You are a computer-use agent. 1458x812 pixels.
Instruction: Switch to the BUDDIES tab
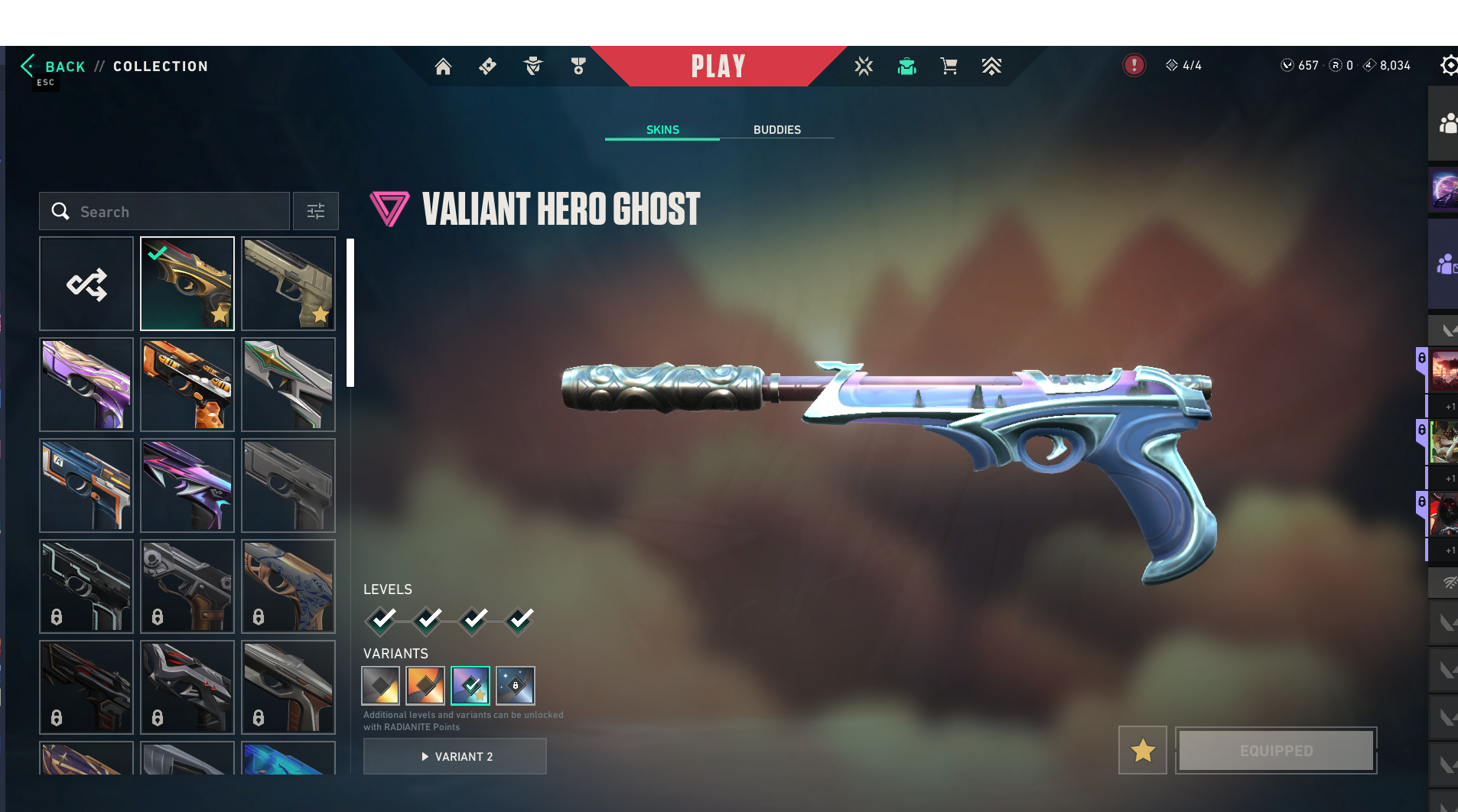tap(776, 130)
